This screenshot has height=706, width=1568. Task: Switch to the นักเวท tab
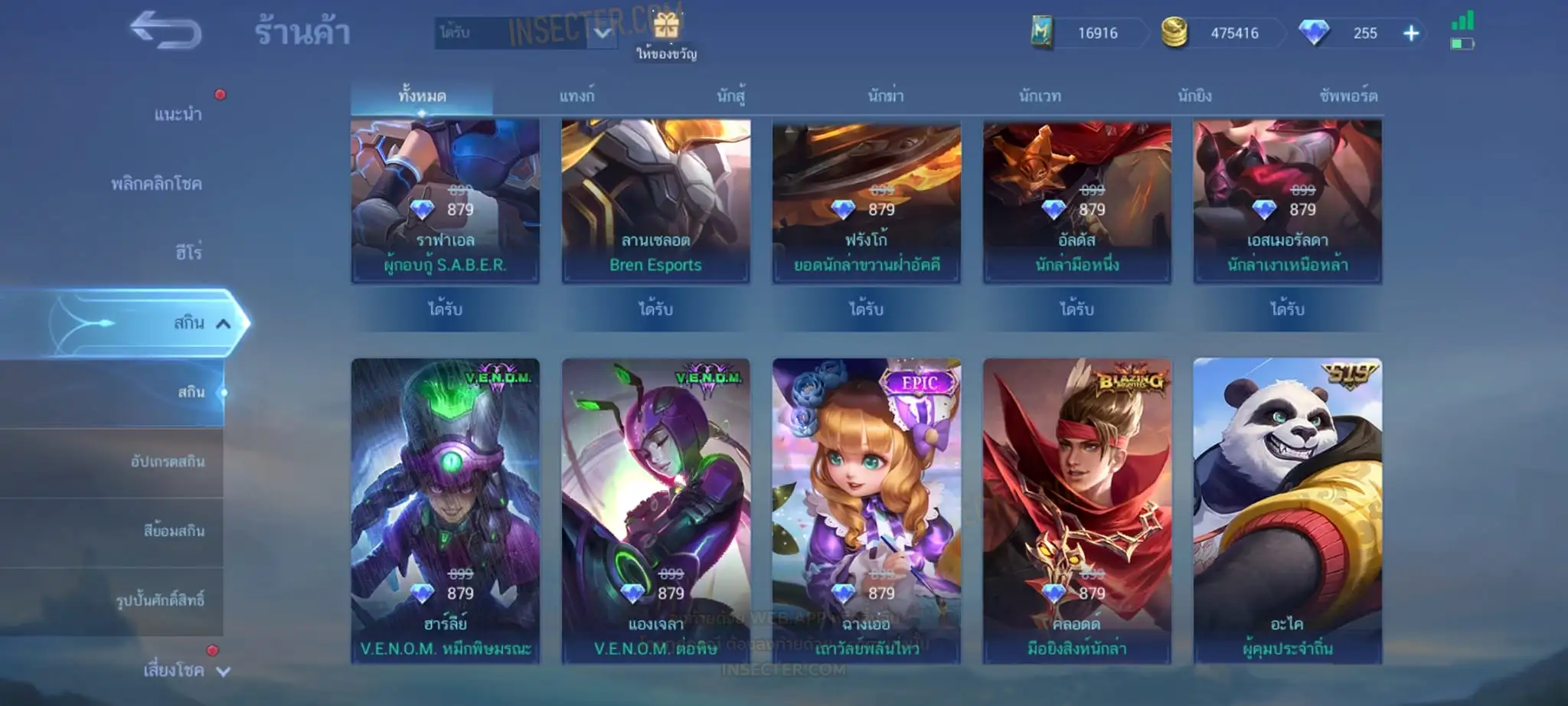tap(1040, 96)
